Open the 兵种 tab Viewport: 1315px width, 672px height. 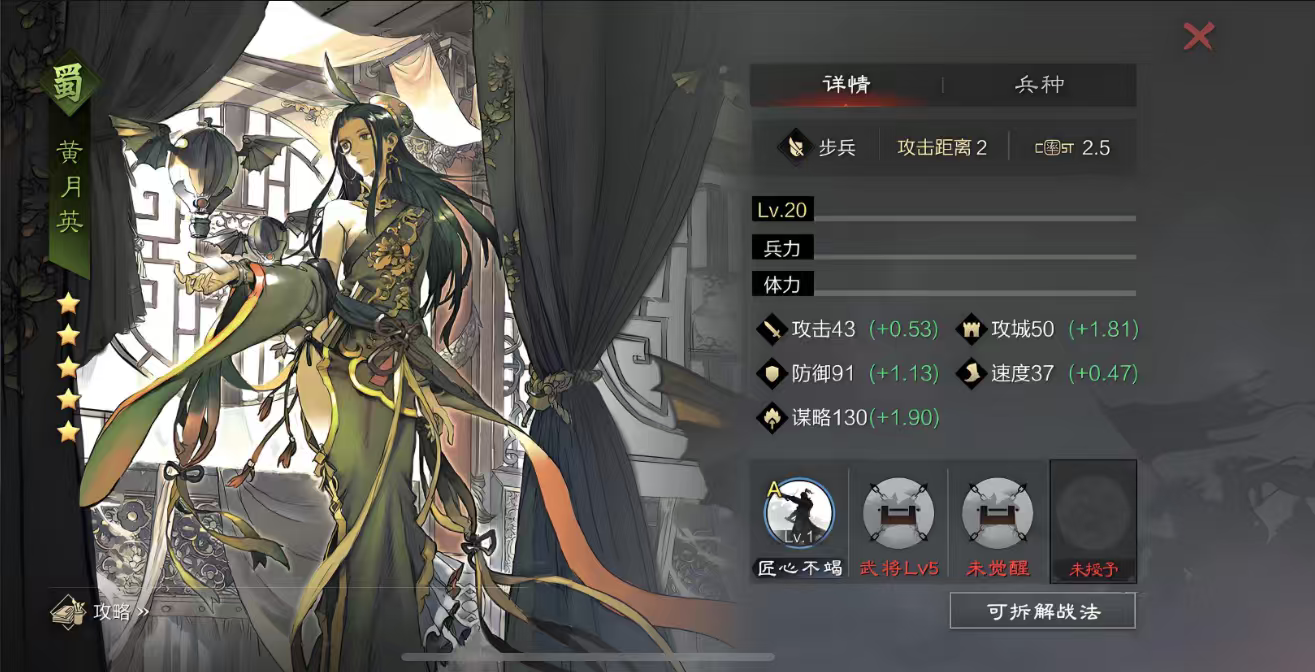tap(1039, 85)
